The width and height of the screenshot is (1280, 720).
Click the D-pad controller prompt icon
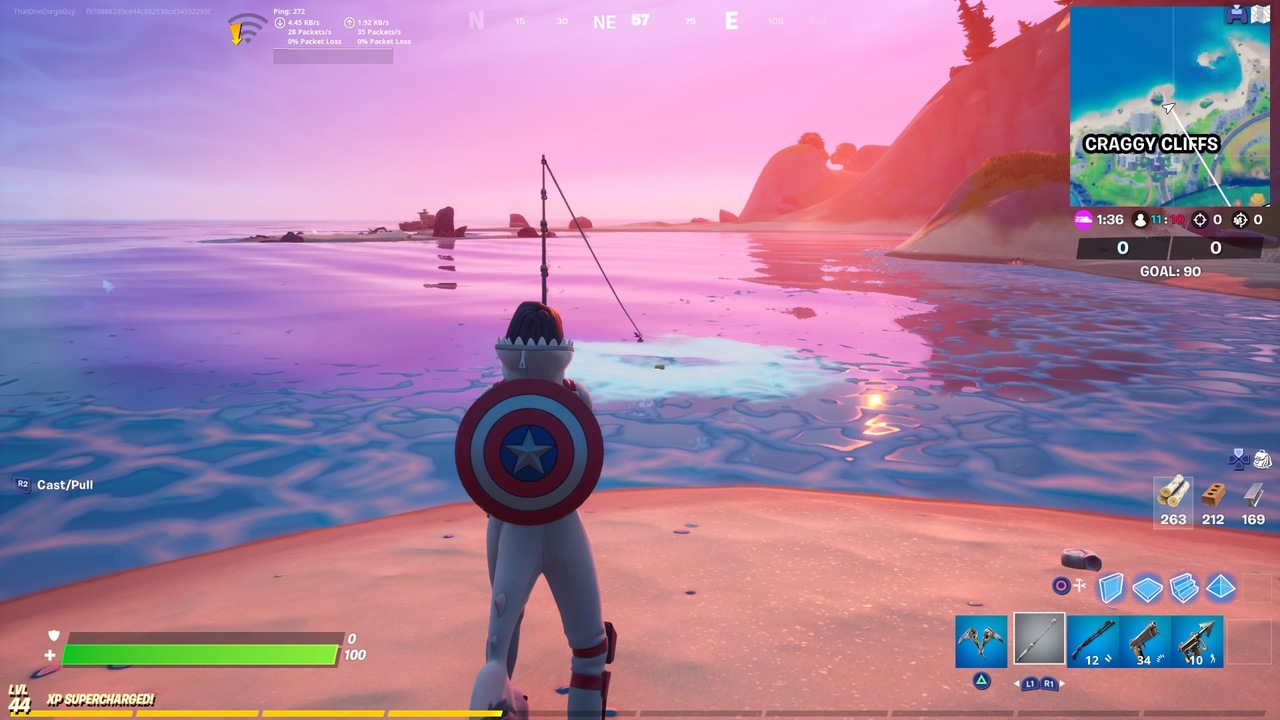(x=1239, y=461)
